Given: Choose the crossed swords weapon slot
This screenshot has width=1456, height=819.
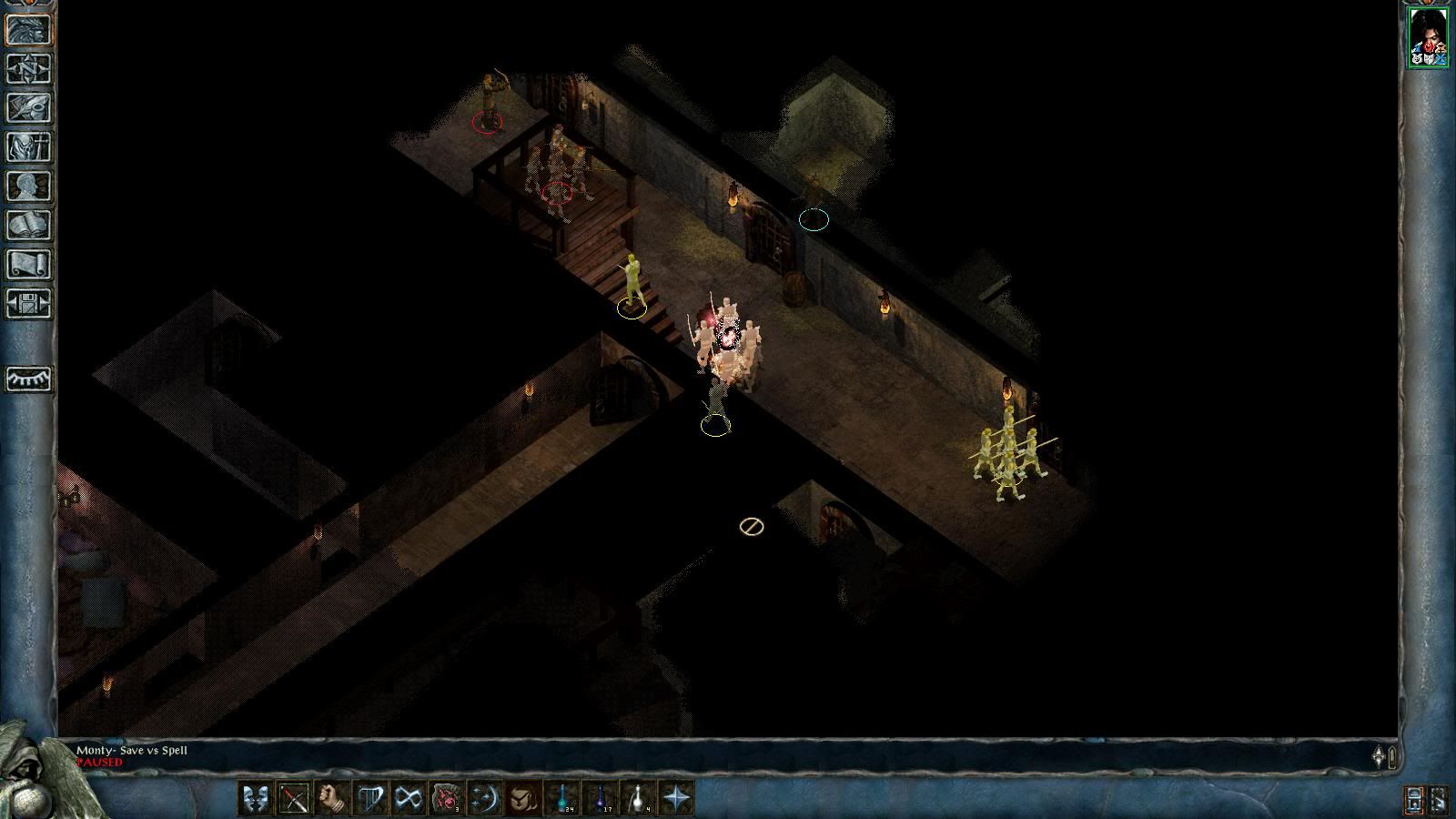Looking at the screenshot, I should pyautogui.click(x=294, y=799).
